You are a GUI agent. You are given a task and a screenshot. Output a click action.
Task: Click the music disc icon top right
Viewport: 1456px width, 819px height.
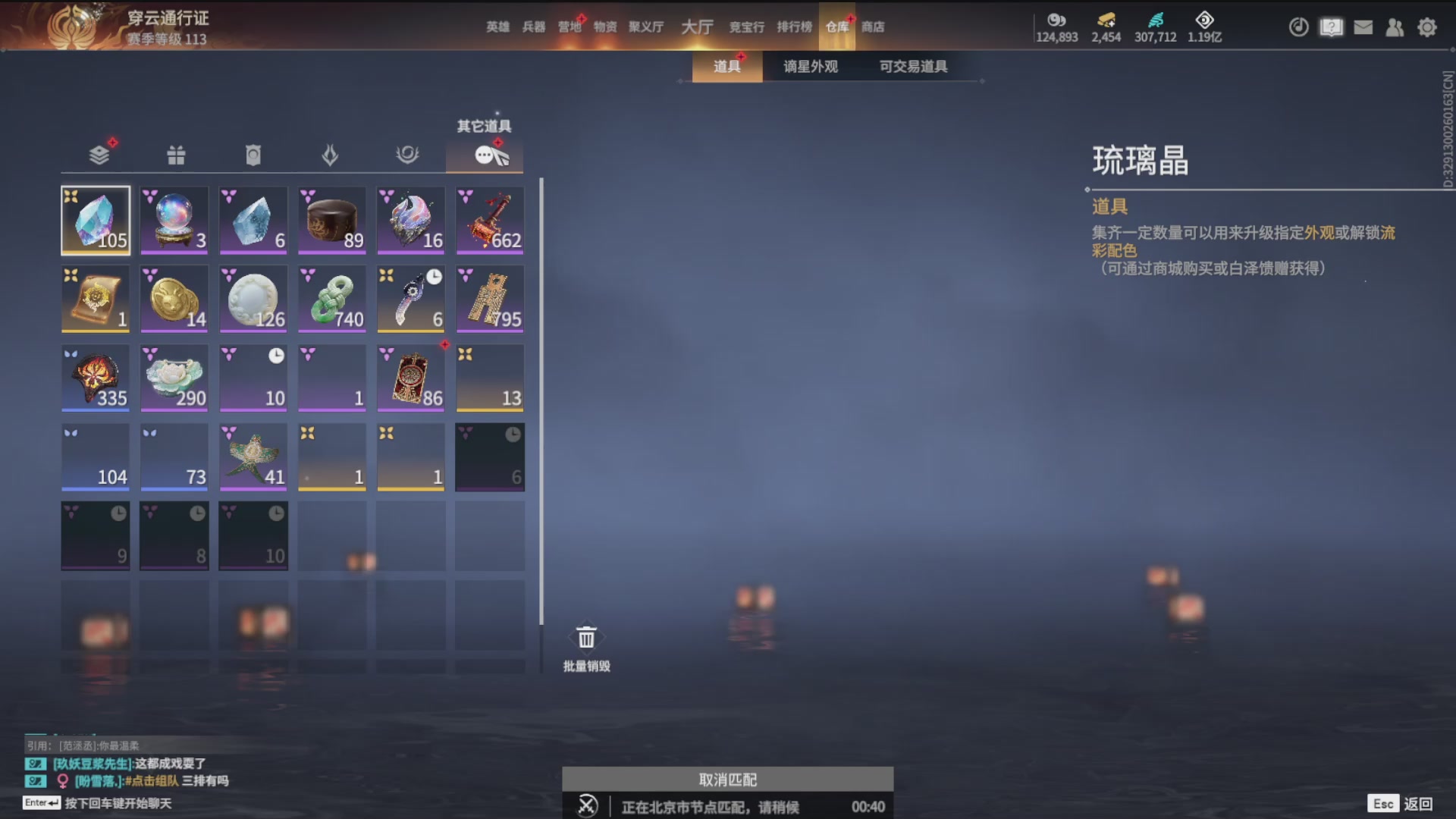coord(1298,27)
